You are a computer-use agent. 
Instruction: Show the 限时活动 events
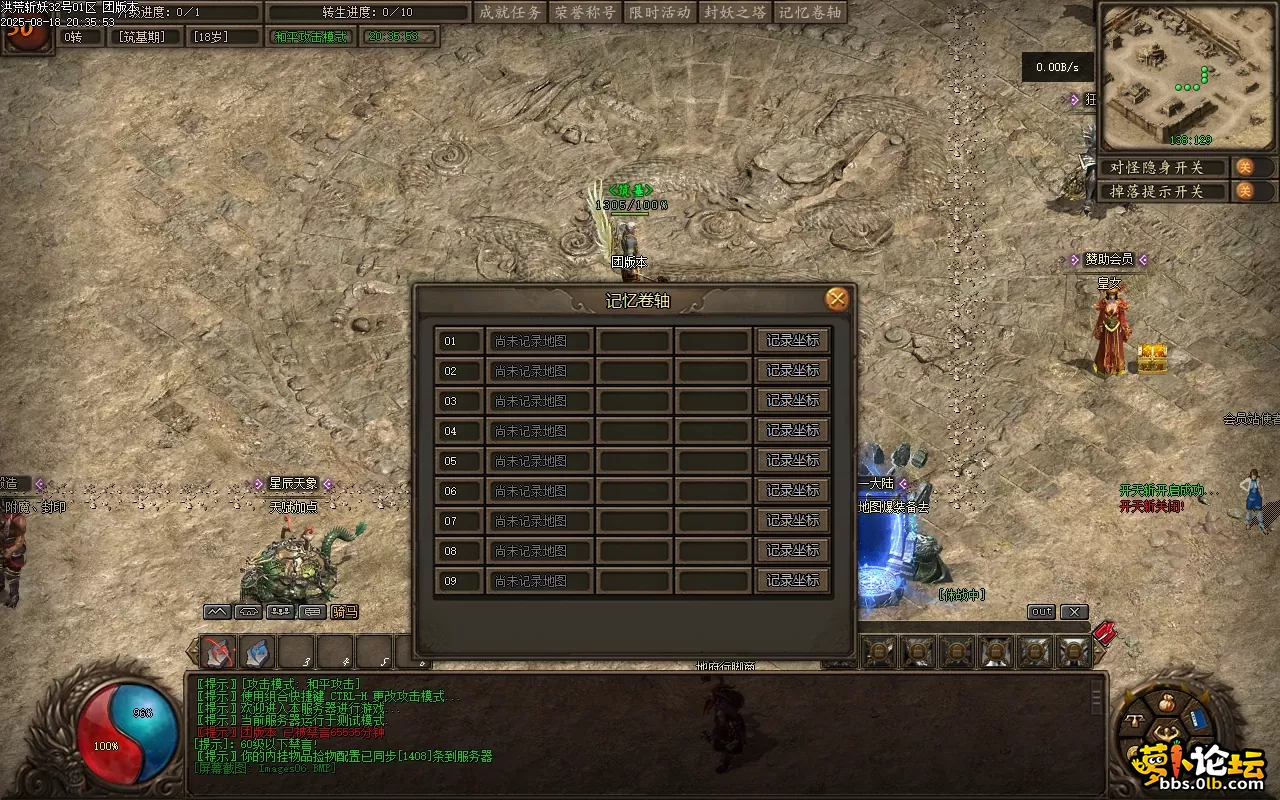point(660,13)
